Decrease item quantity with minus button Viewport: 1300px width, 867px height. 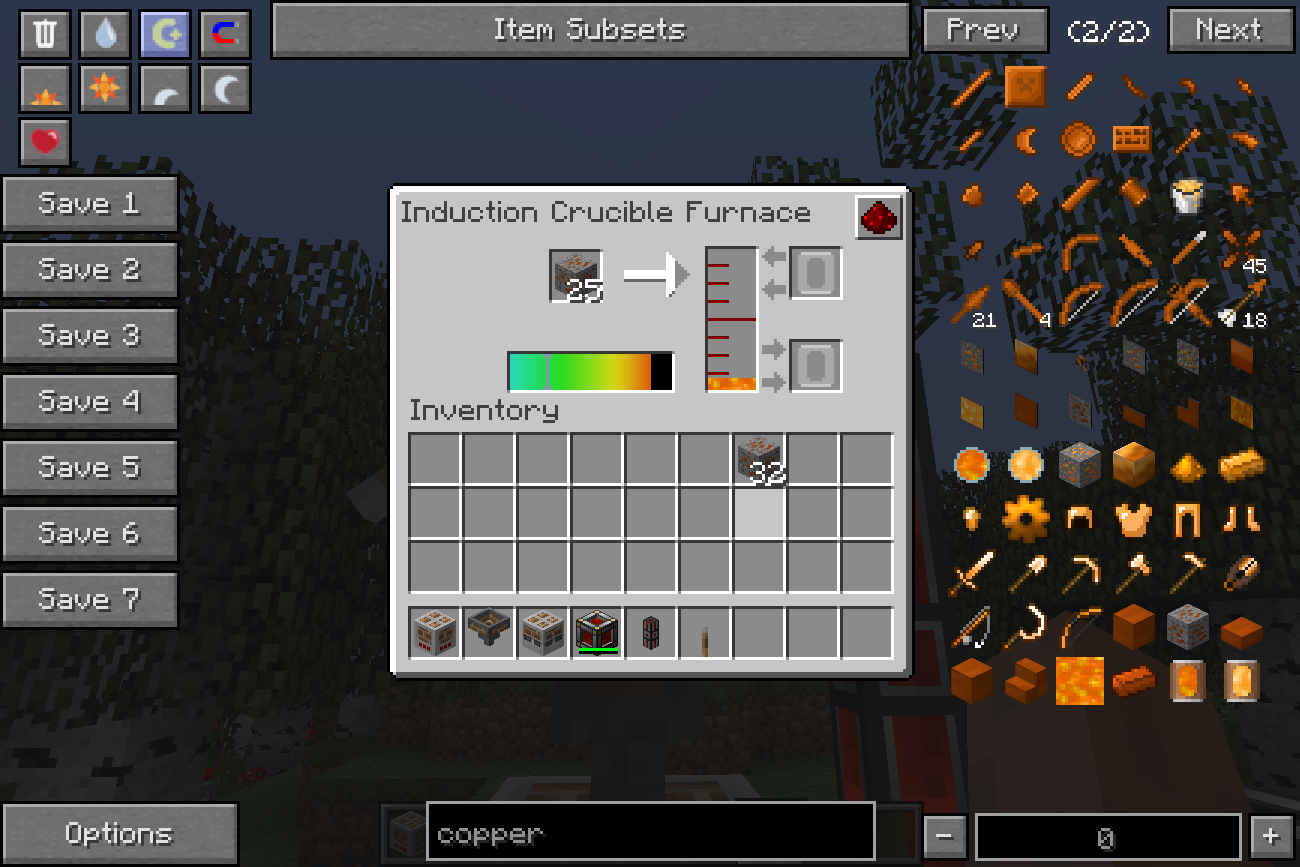(x=944, y=836)
